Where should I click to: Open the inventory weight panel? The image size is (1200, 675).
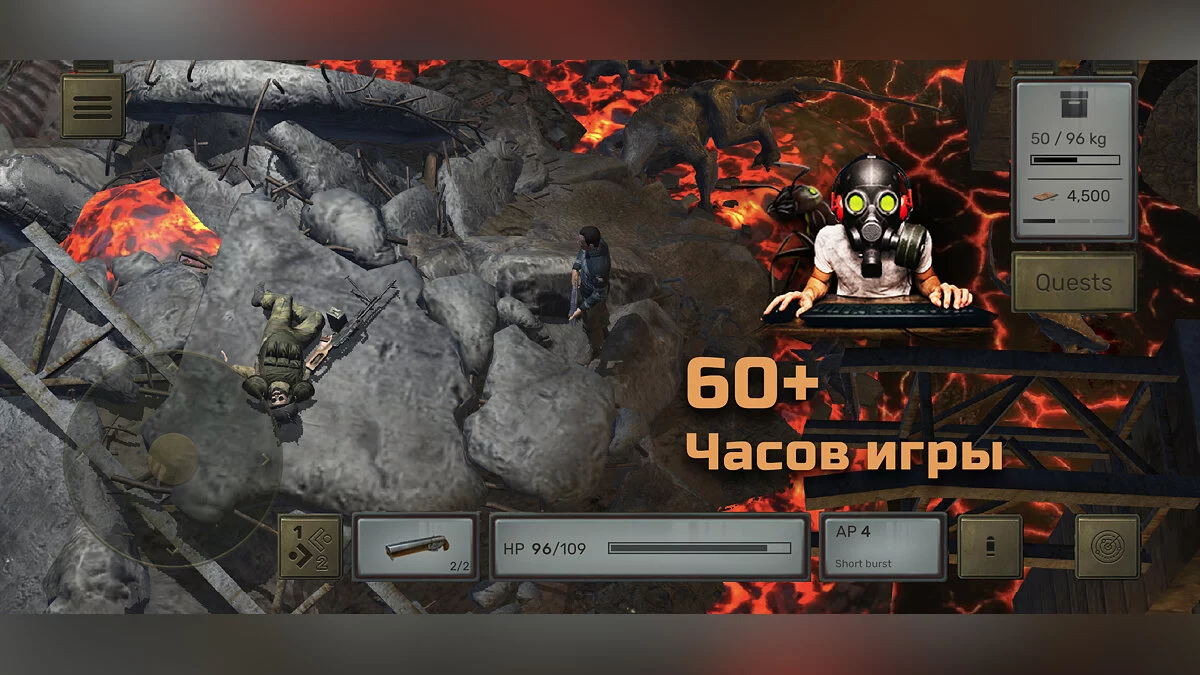point(1075,160)
